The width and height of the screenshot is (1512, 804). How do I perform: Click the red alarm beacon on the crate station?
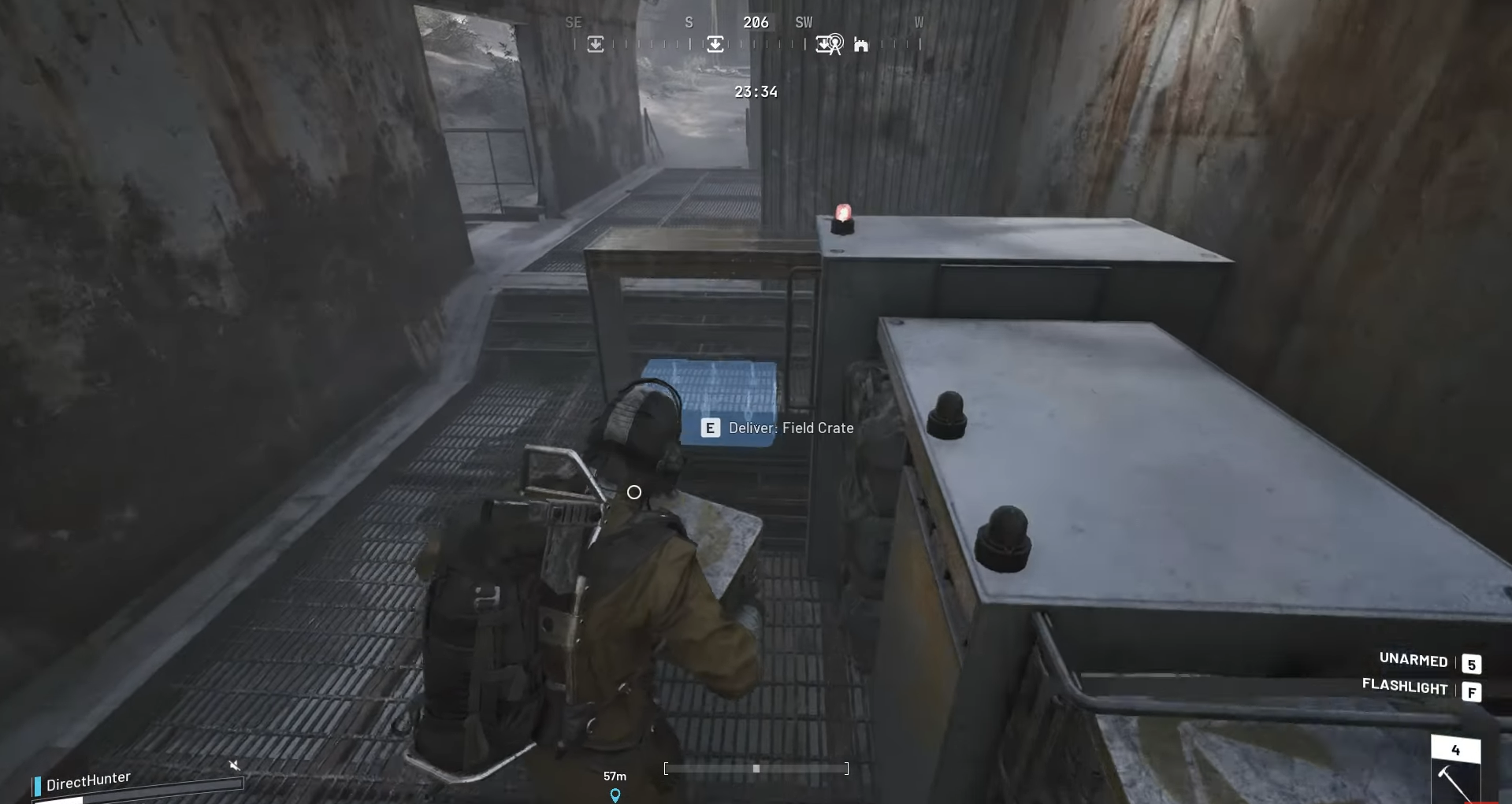(843, 214)
